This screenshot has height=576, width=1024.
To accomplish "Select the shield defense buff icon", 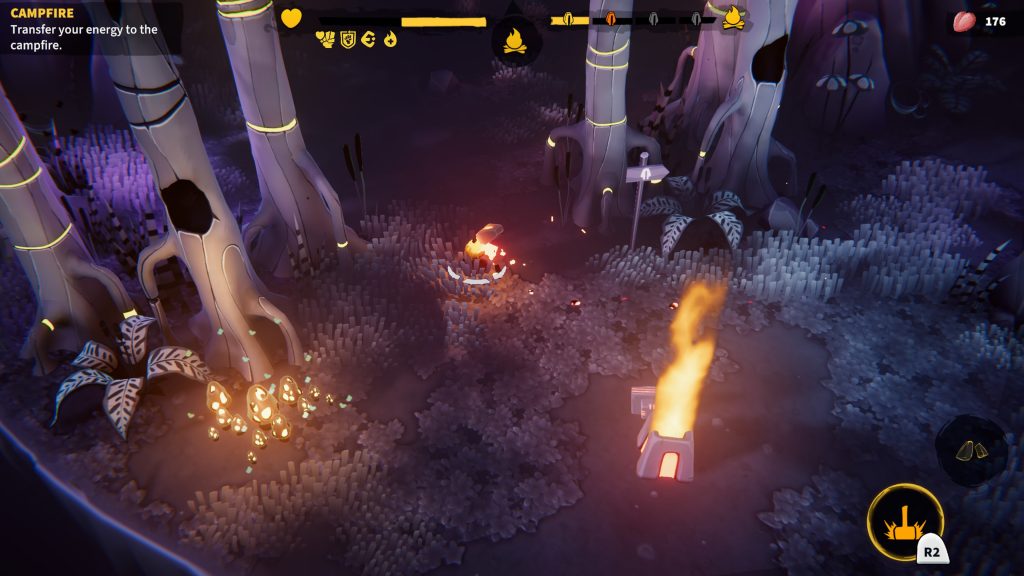I will tap(348, 39).
